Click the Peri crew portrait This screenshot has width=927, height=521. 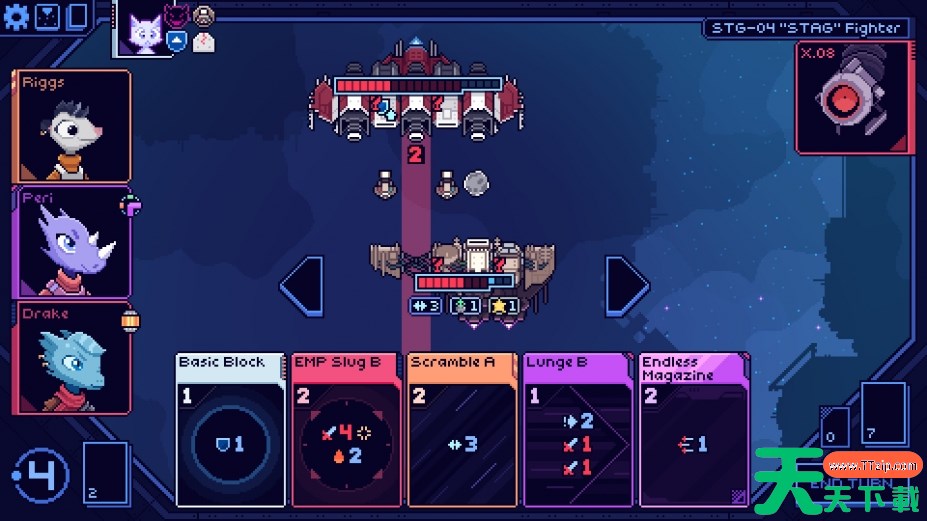[x=72, y=242]
